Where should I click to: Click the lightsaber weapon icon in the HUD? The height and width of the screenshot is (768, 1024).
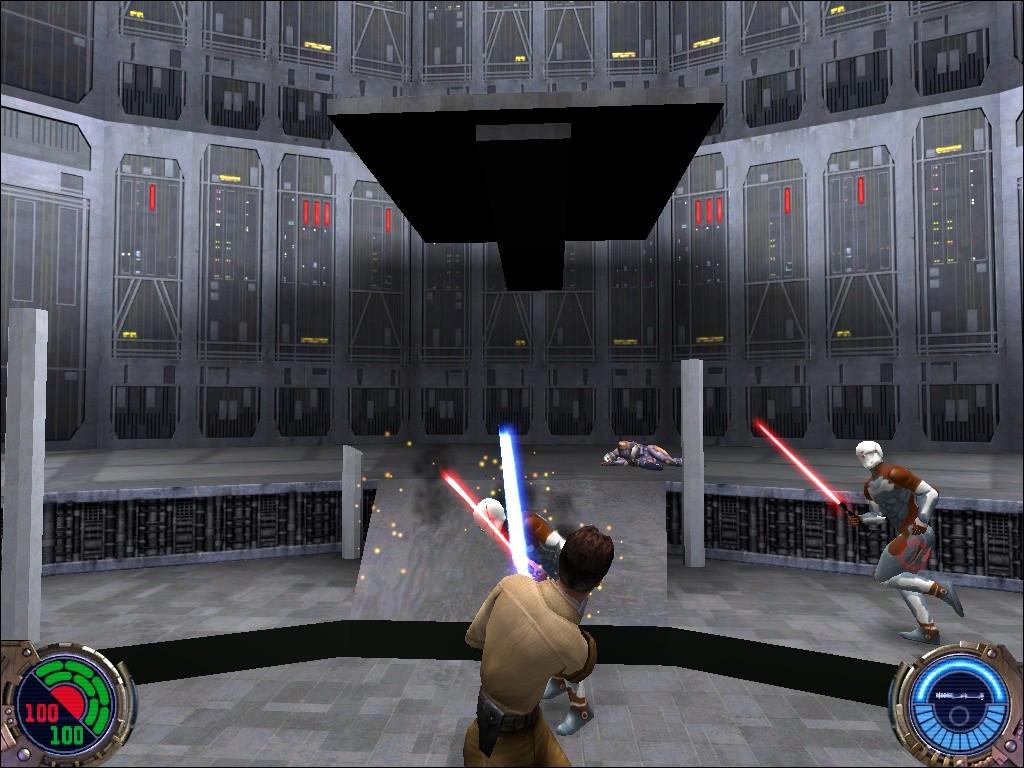[958, 693]
